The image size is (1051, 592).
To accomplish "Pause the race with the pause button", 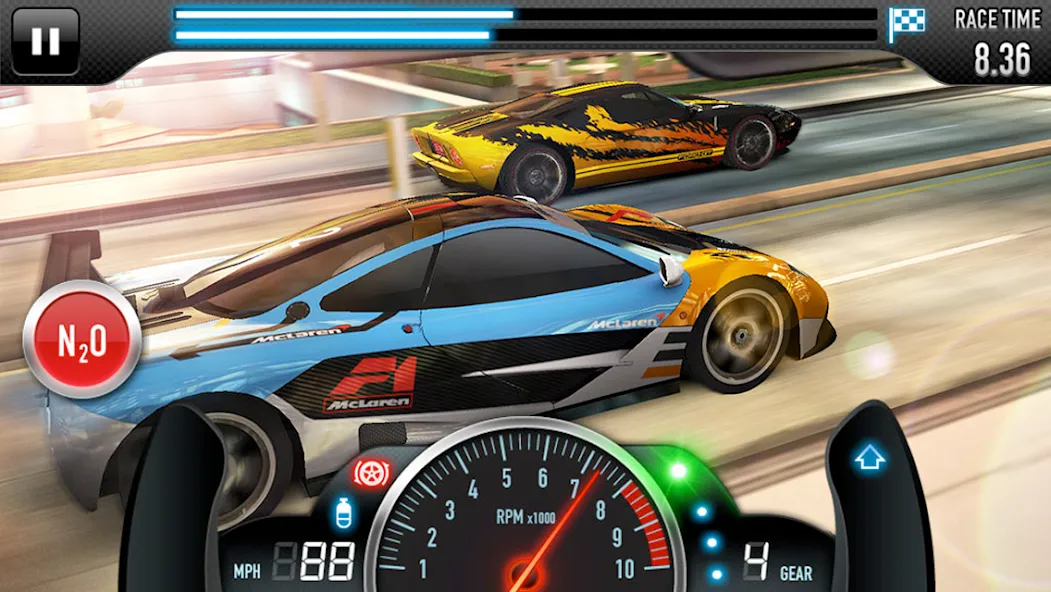I will click(x=45, y=41).
